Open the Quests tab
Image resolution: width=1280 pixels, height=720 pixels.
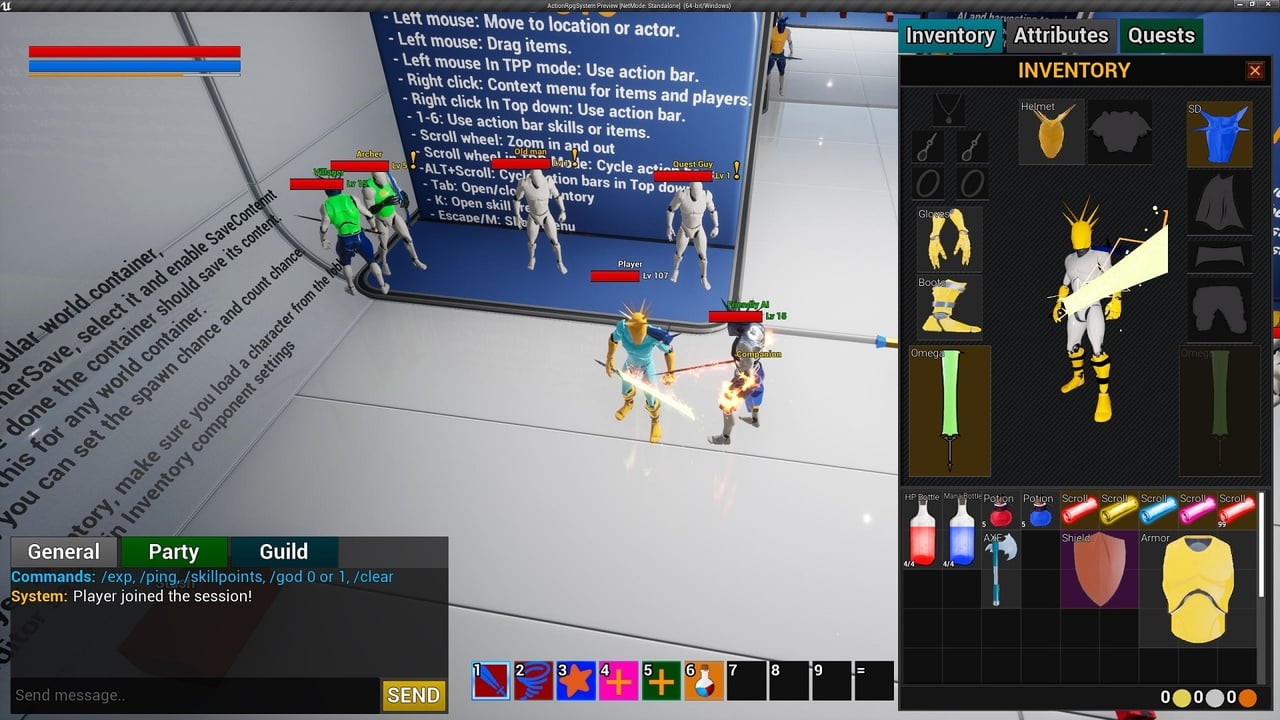[1161, 36]
